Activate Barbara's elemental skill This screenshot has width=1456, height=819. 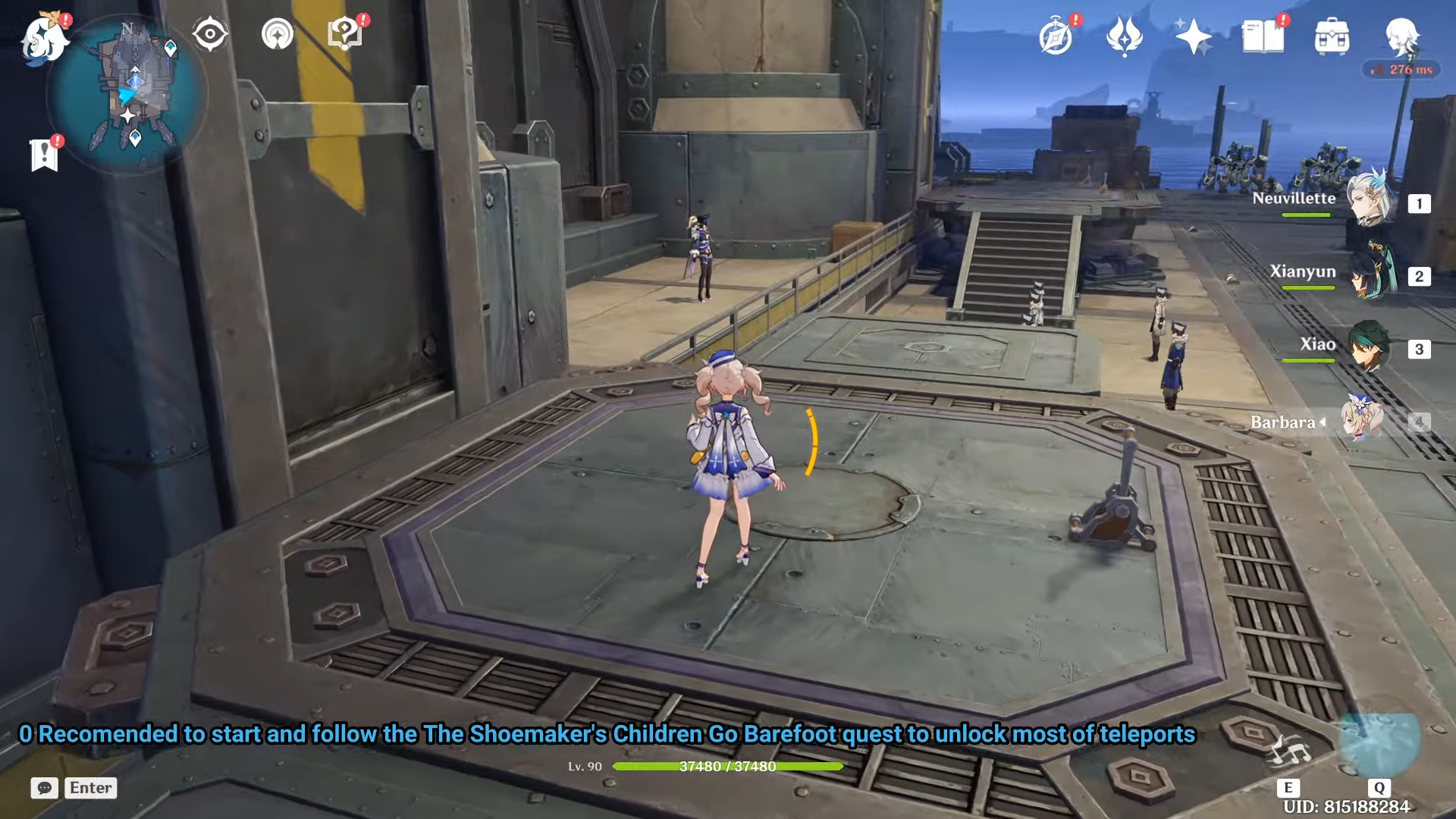[x=1289, y=752]
